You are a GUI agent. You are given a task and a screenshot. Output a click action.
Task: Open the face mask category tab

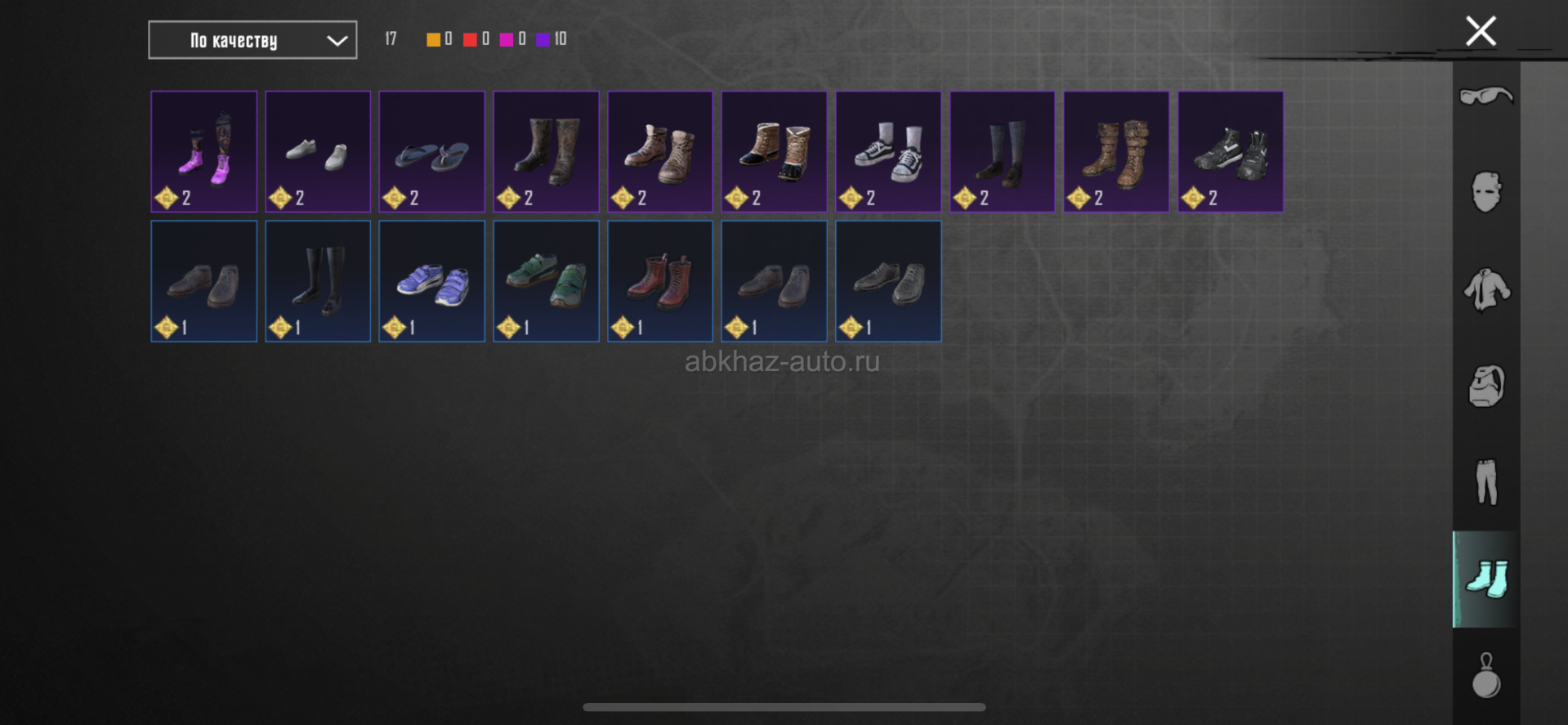(1485, 193)
